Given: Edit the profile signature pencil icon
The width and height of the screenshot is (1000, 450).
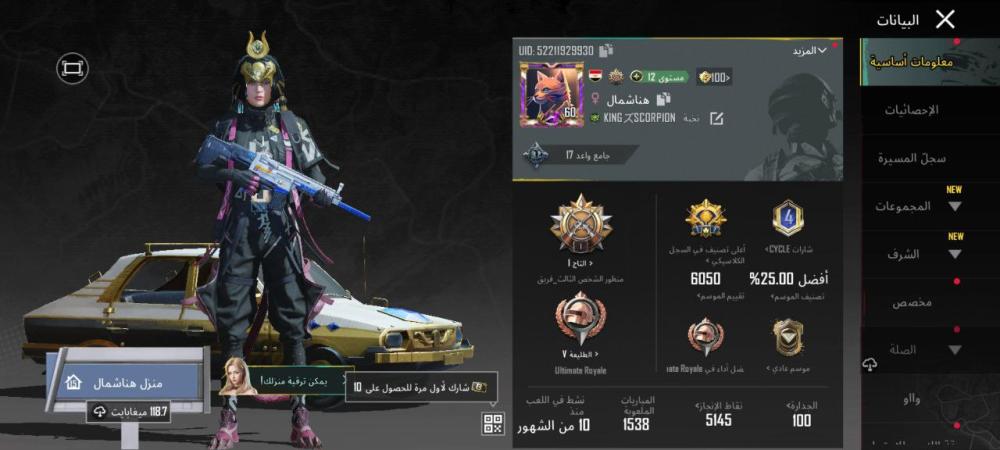Looking at the screenshot, I should click(717, 118).
